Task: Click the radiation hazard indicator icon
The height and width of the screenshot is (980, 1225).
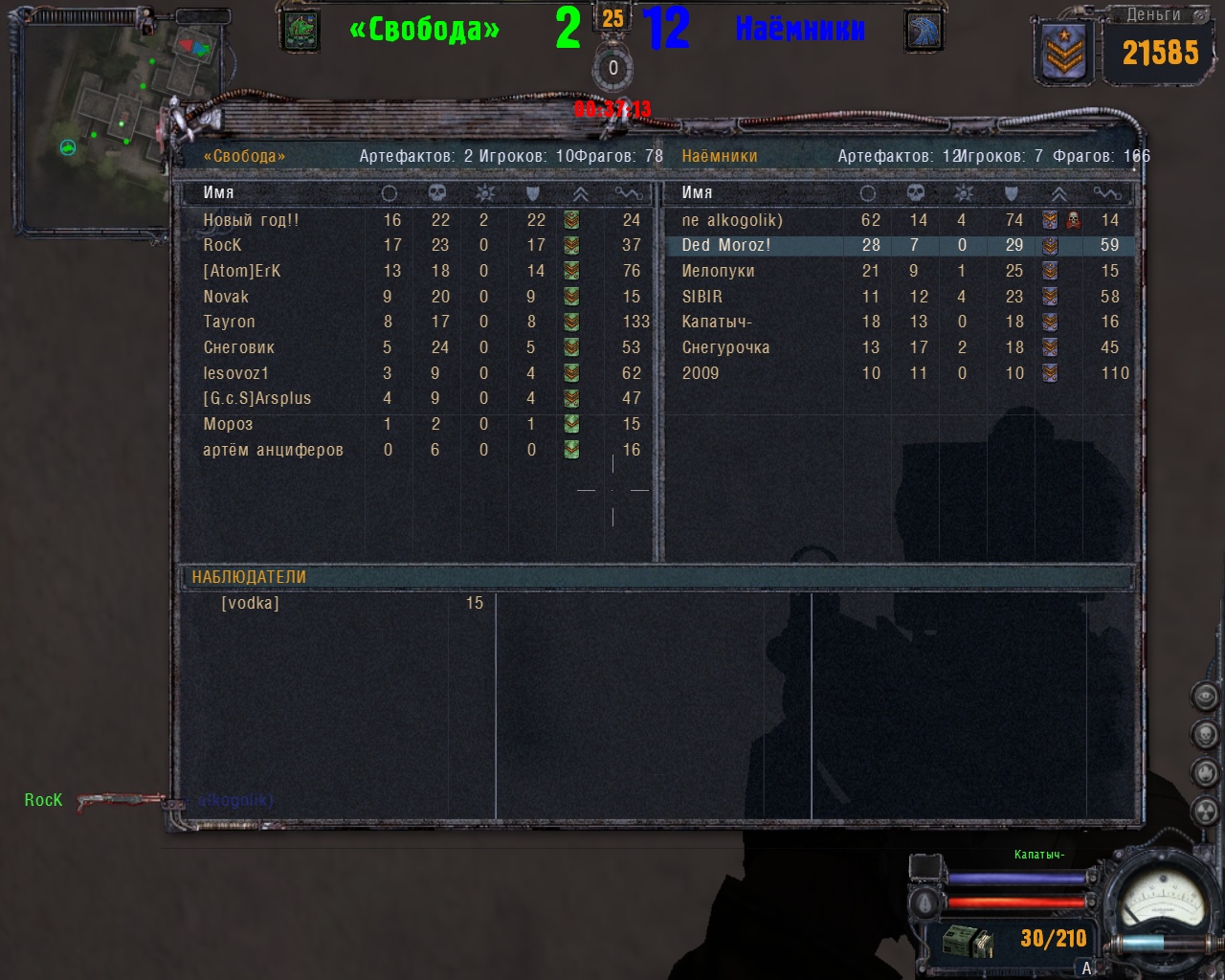Action: pyautogui.click(x=1205, y=810)
